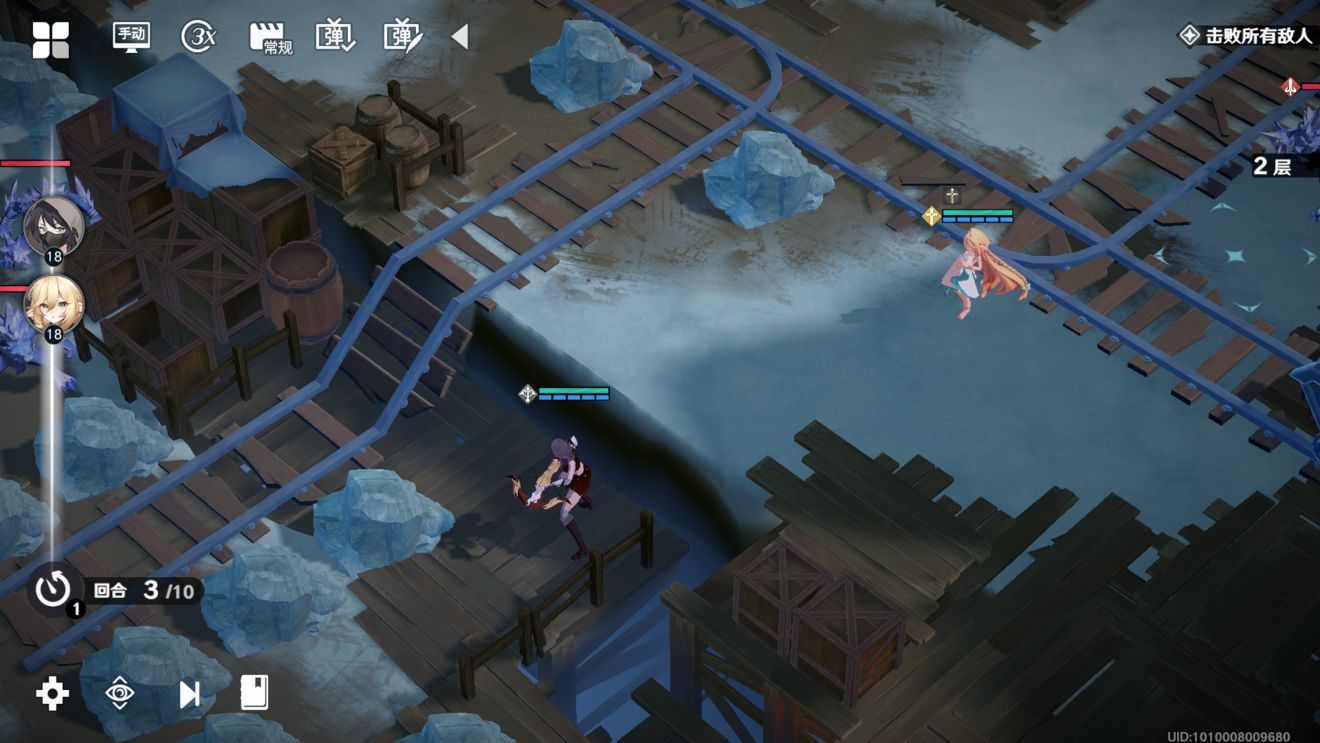Collapse the top toolbar with the arrow
This screenshot has width=1320, height=743.
coord(460,37)
